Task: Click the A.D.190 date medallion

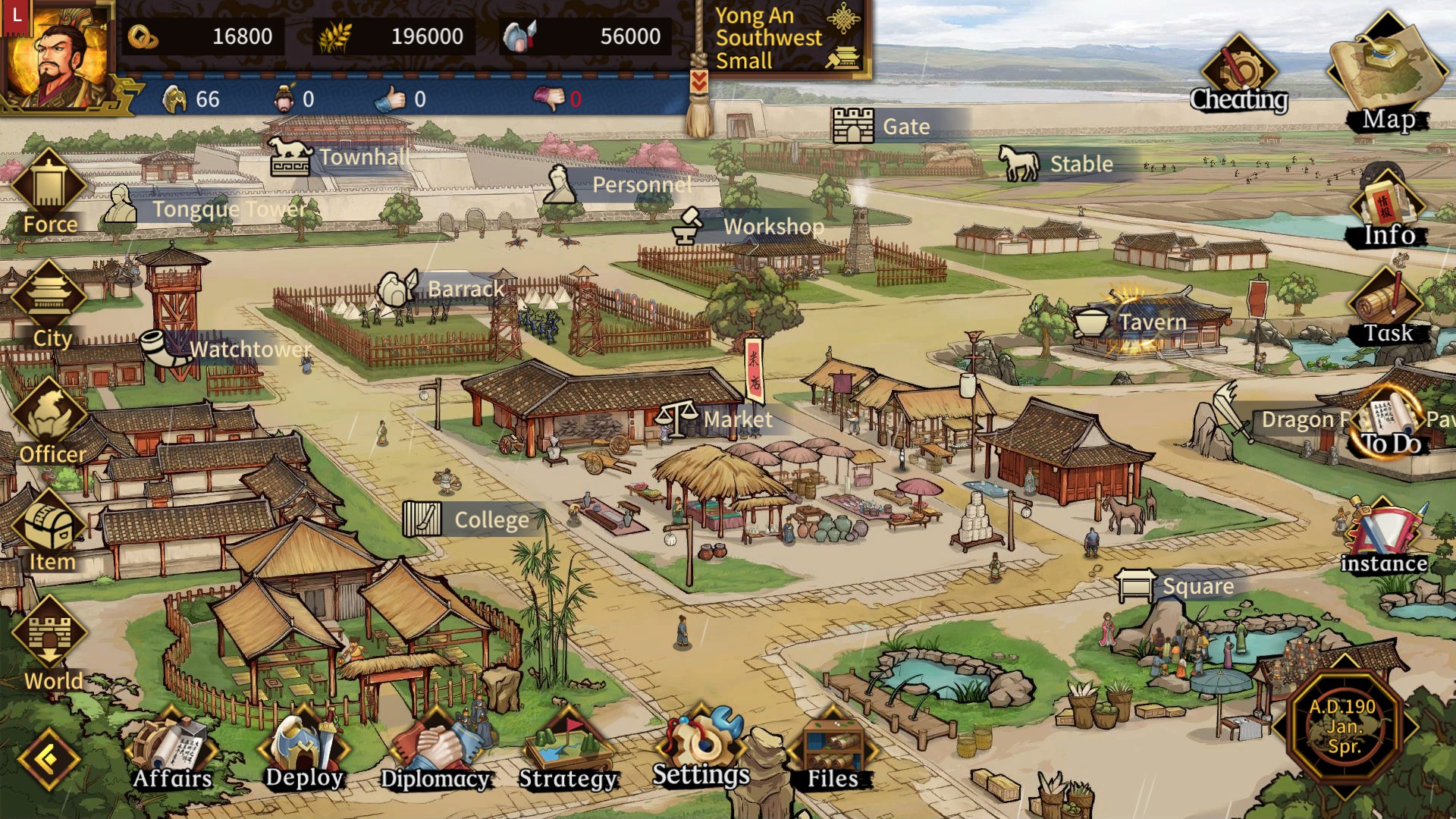Action: (1343, 726)
